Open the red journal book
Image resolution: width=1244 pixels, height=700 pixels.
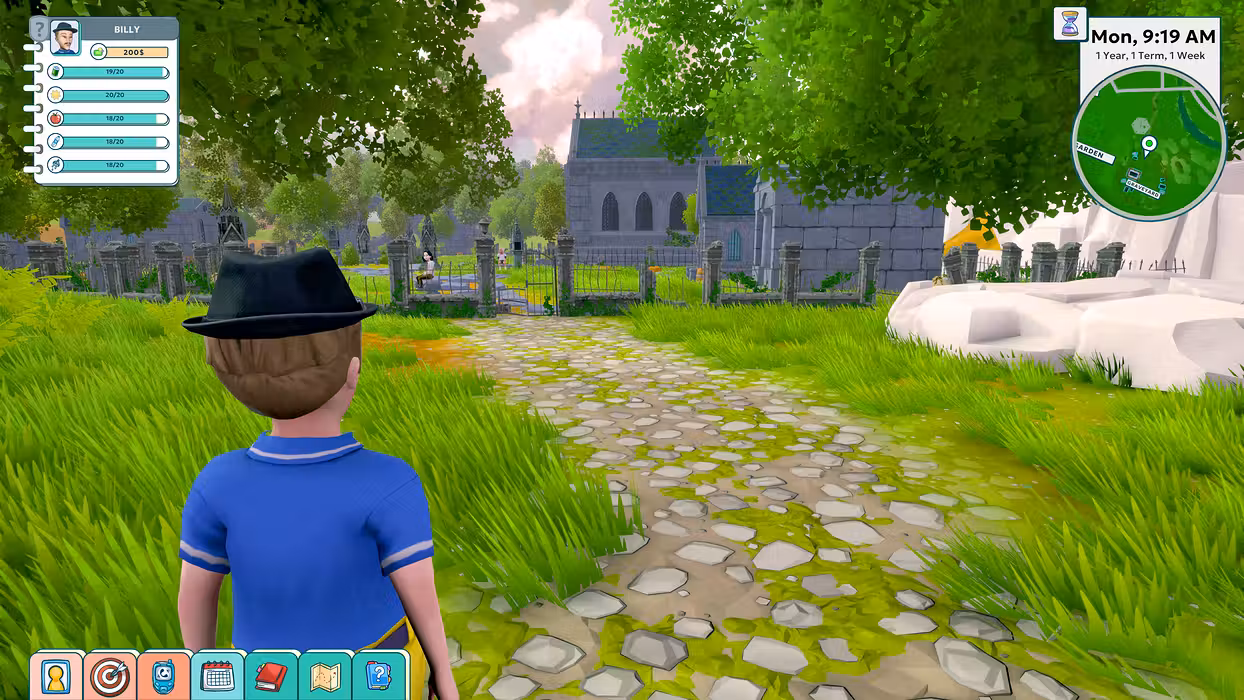pyautogui.click(x=271, y=677)
